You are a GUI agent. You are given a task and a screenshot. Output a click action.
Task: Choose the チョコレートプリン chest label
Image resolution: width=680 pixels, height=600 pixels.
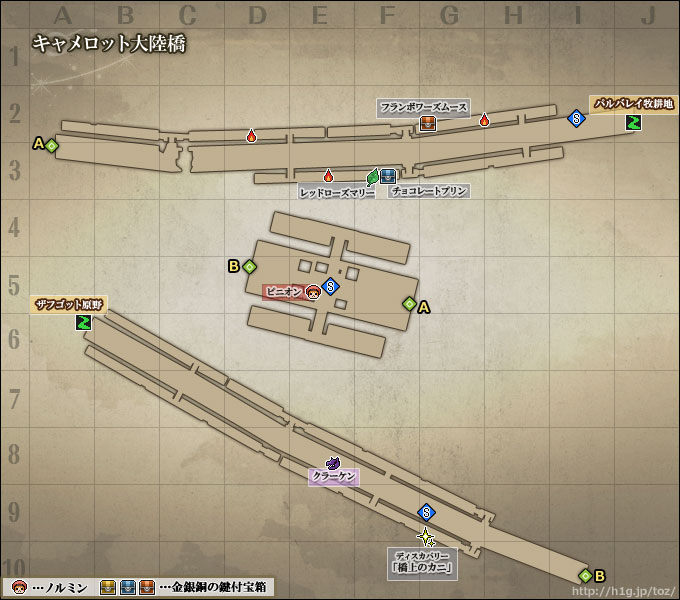429,191
